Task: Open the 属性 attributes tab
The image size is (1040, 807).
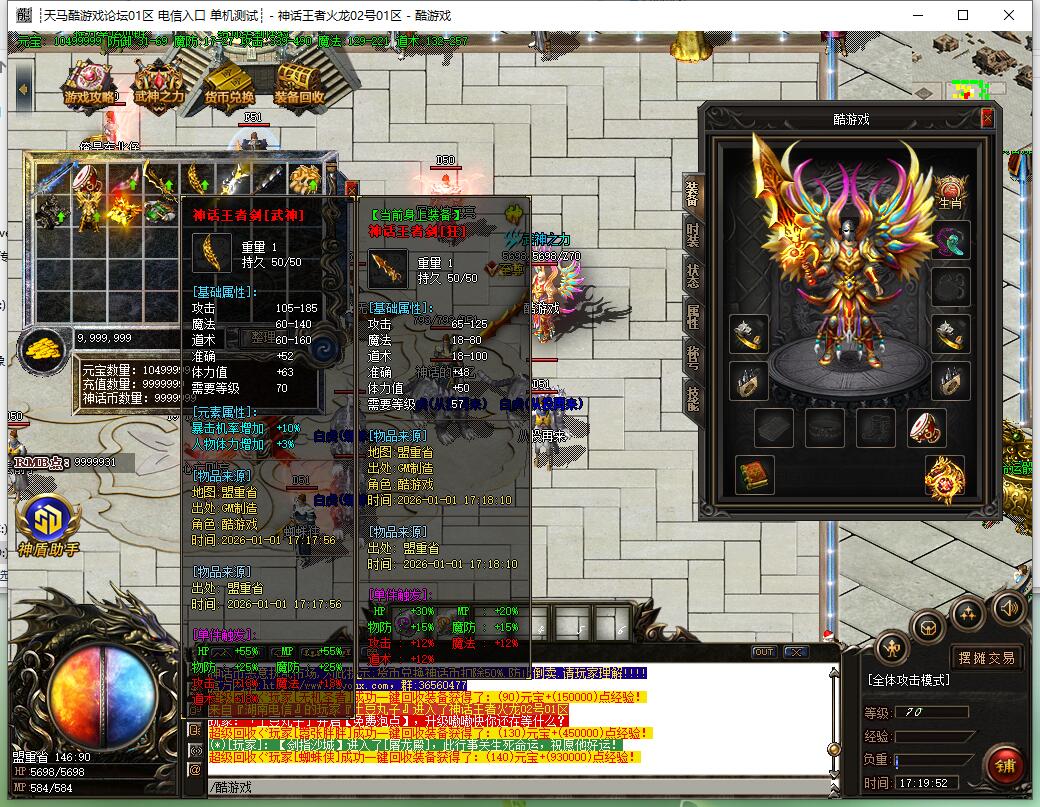Action: coord(692,317)
